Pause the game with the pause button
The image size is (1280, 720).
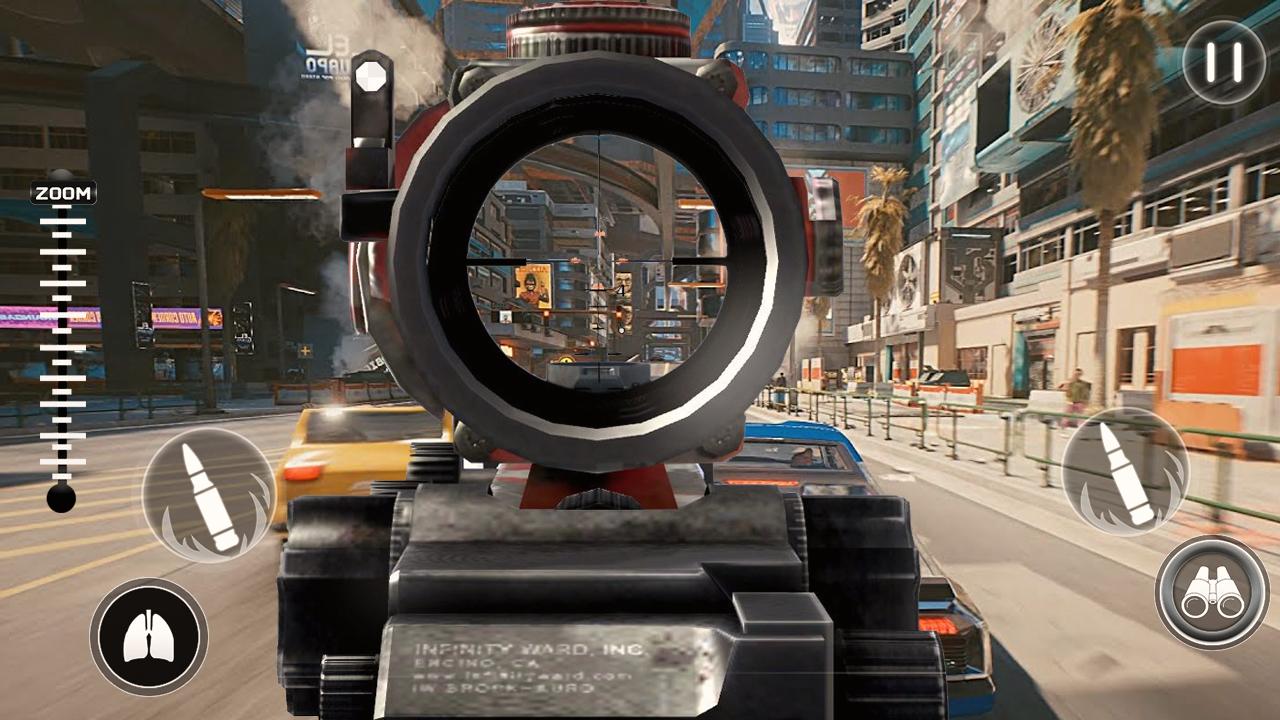coord(1223,62)
